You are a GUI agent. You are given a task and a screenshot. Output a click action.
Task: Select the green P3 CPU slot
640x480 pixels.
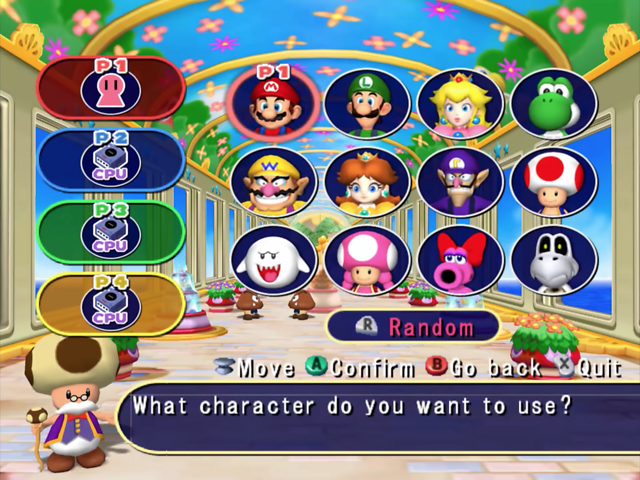tap(110, 232)
